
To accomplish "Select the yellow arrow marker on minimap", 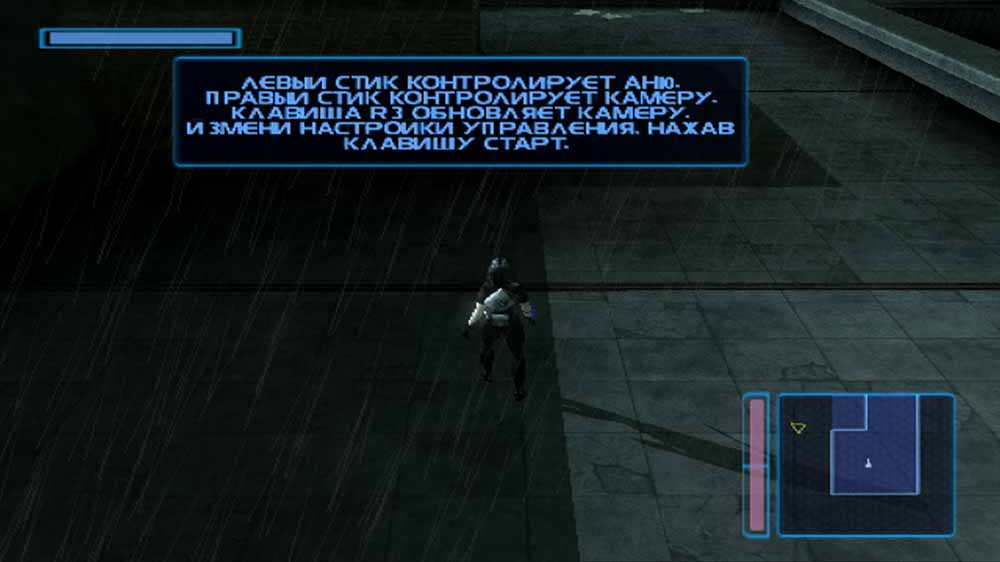I will 797,428.
